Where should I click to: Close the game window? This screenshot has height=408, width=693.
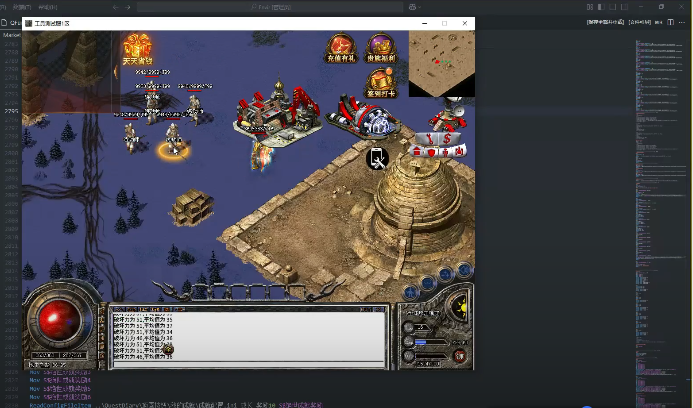[465, 23]
